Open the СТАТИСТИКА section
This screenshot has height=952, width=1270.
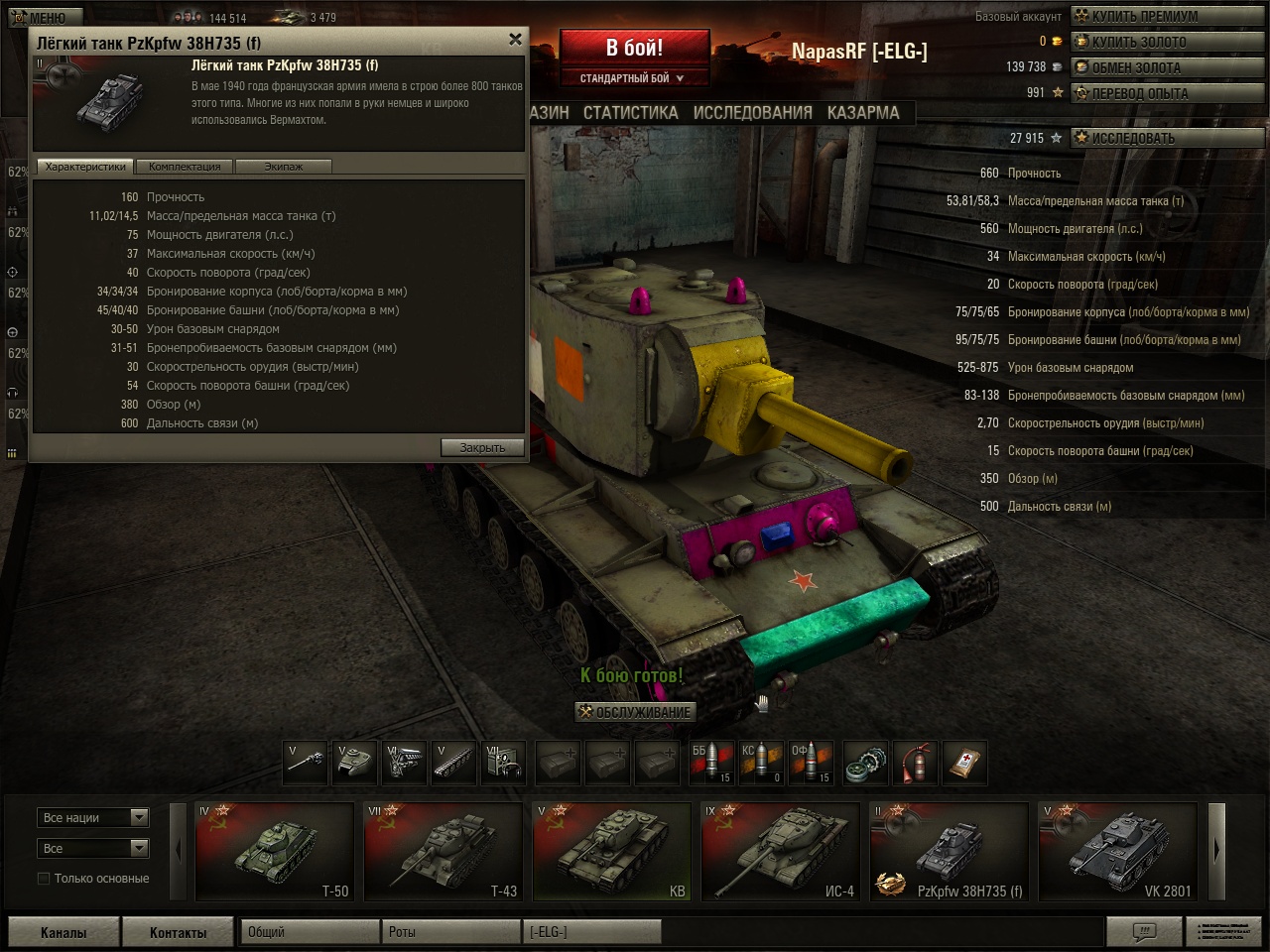630,113
